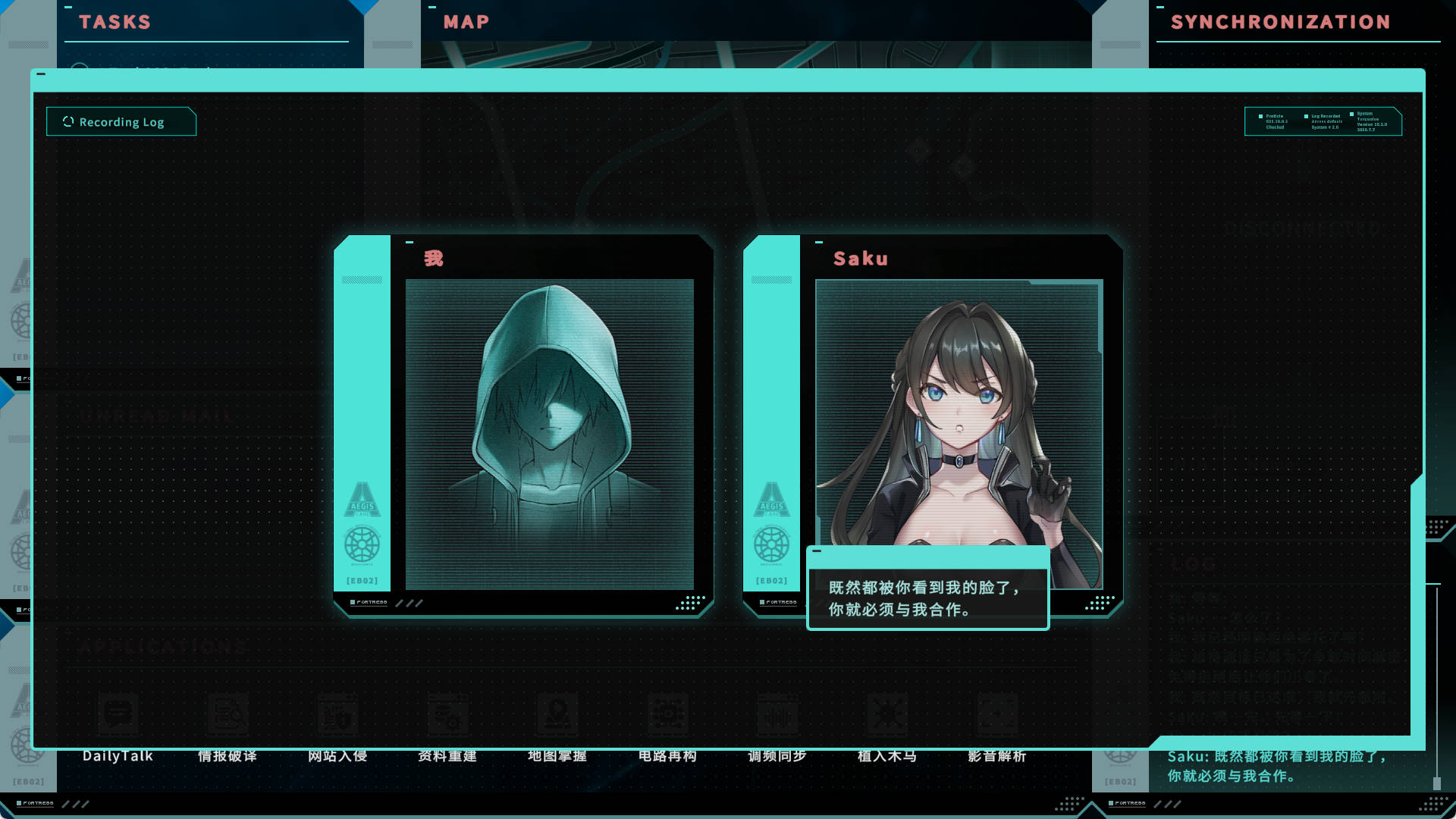The image size is (1456, 819).
Task: Collapse the Saku portrait window
Action: [x=818, y=240]
